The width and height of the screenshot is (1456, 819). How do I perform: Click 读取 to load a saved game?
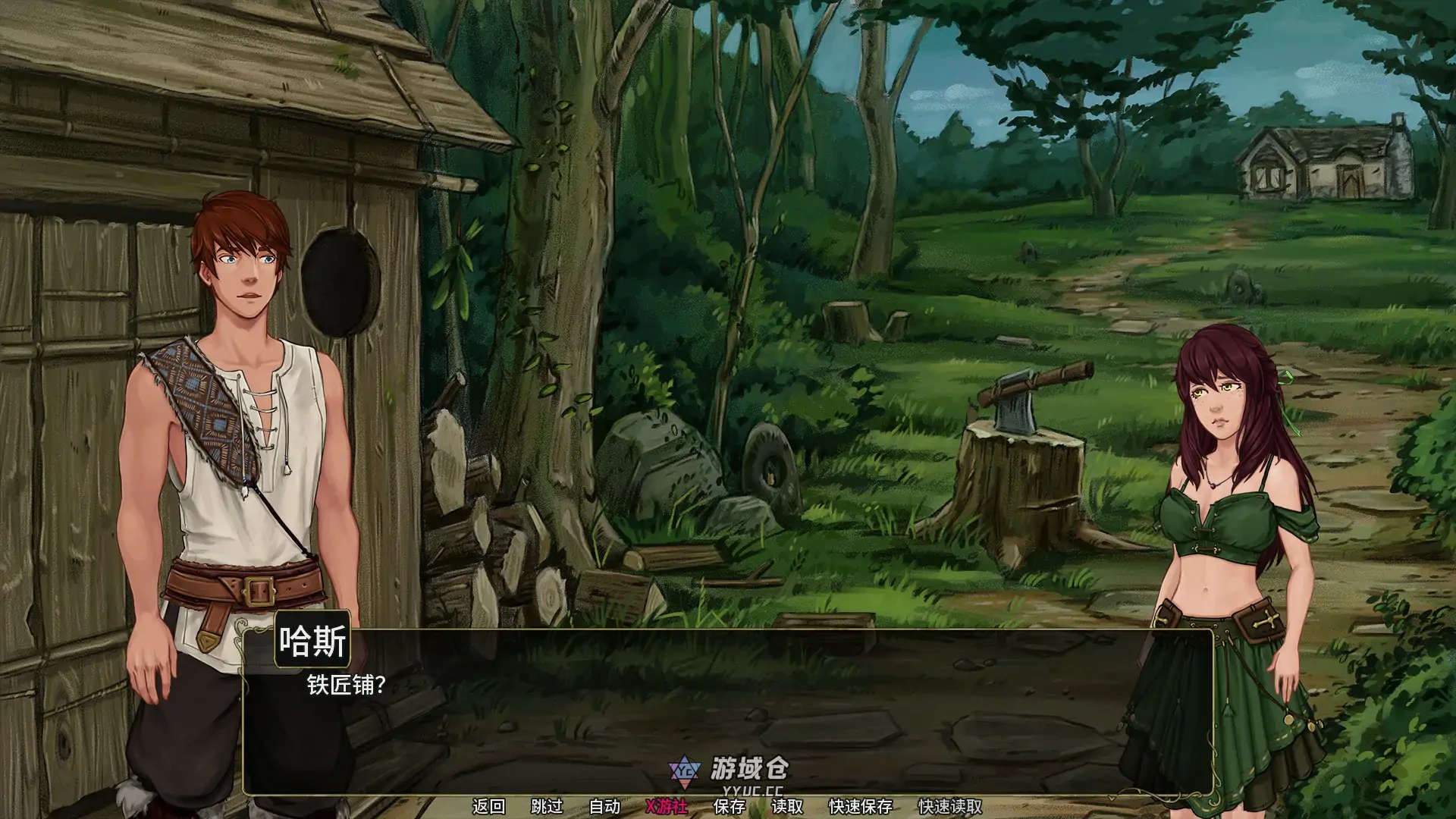pyautogui.click(x=786, y=806)
